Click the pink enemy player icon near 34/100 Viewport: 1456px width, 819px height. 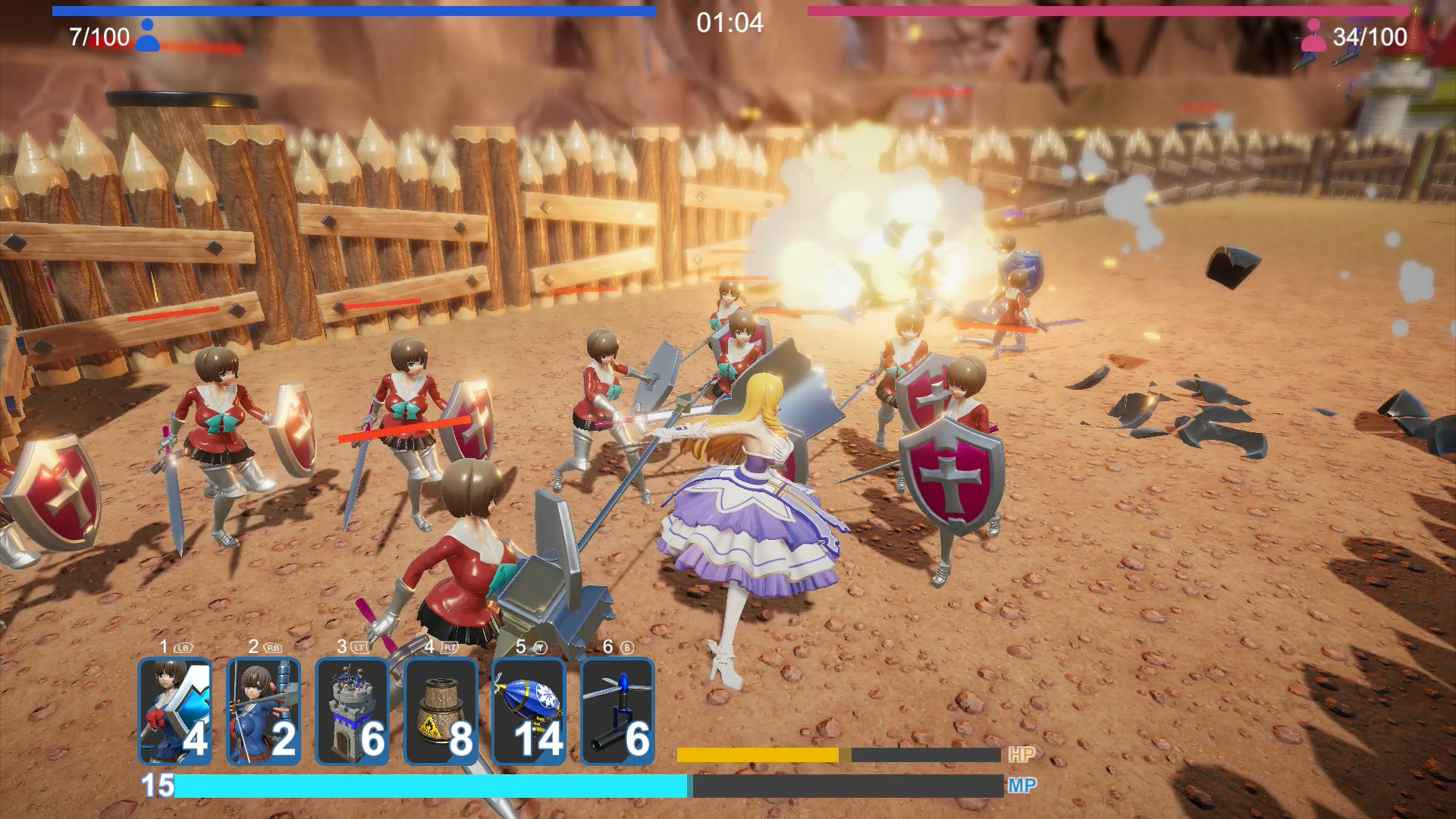pyautogui.click(x=1312, y=33)
